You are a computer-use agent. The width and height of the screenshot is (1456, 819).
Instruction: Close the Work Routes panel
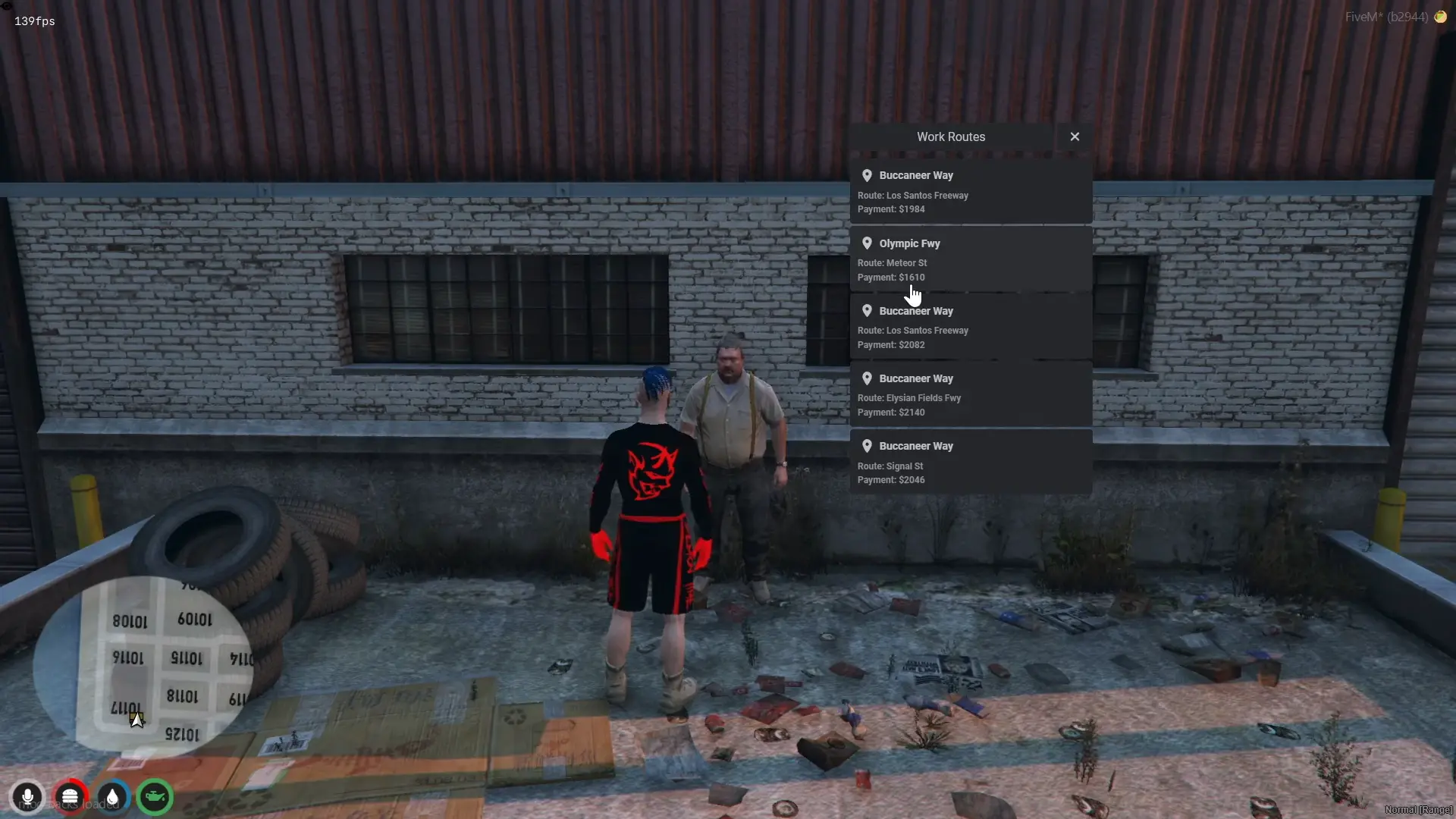pyautogui.click(x=1075, y=136)
